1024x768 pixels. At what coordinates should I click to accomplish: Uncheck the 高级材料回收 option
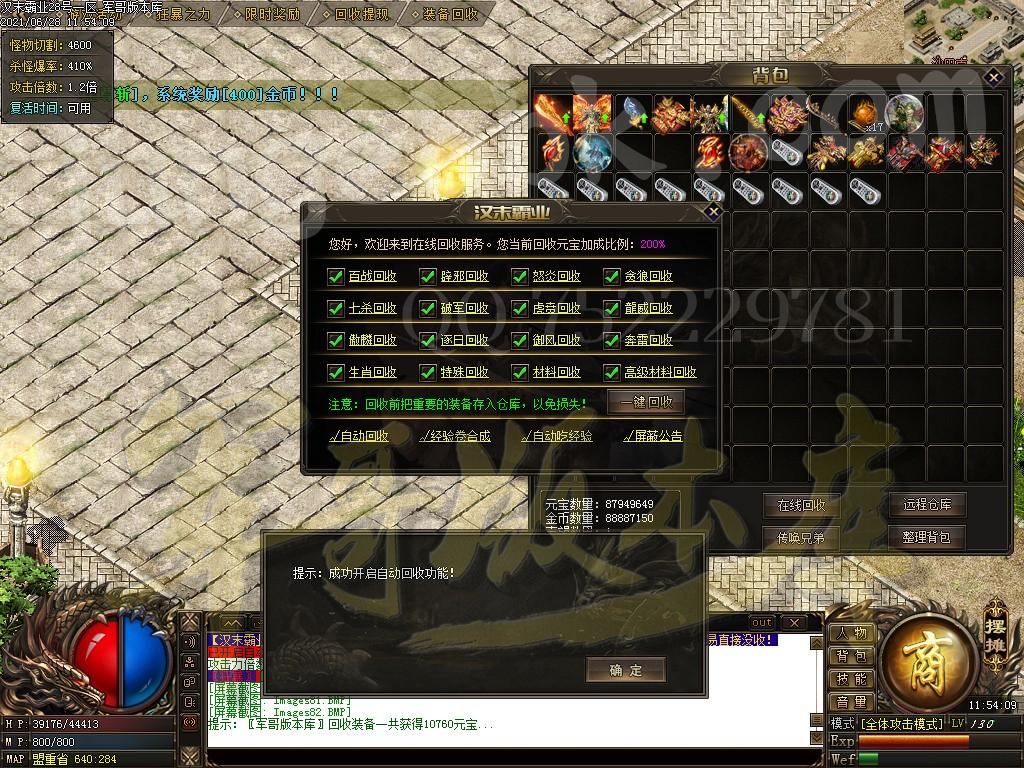[612, 372]
